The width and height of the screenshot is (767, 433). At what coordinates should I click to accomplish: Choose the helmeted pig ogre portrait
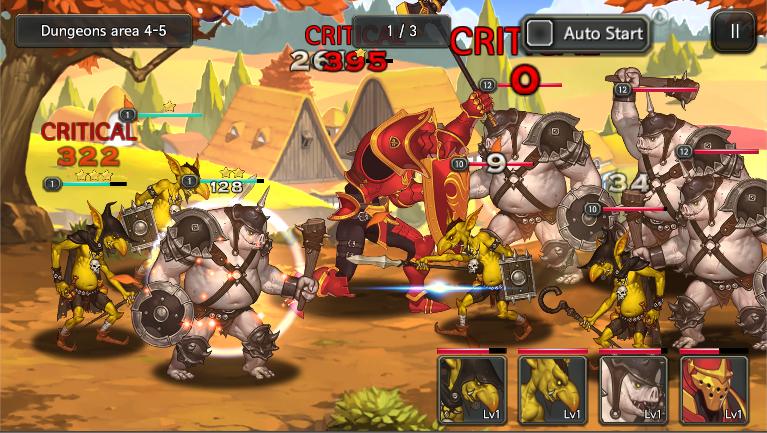(x=633, y=389)
